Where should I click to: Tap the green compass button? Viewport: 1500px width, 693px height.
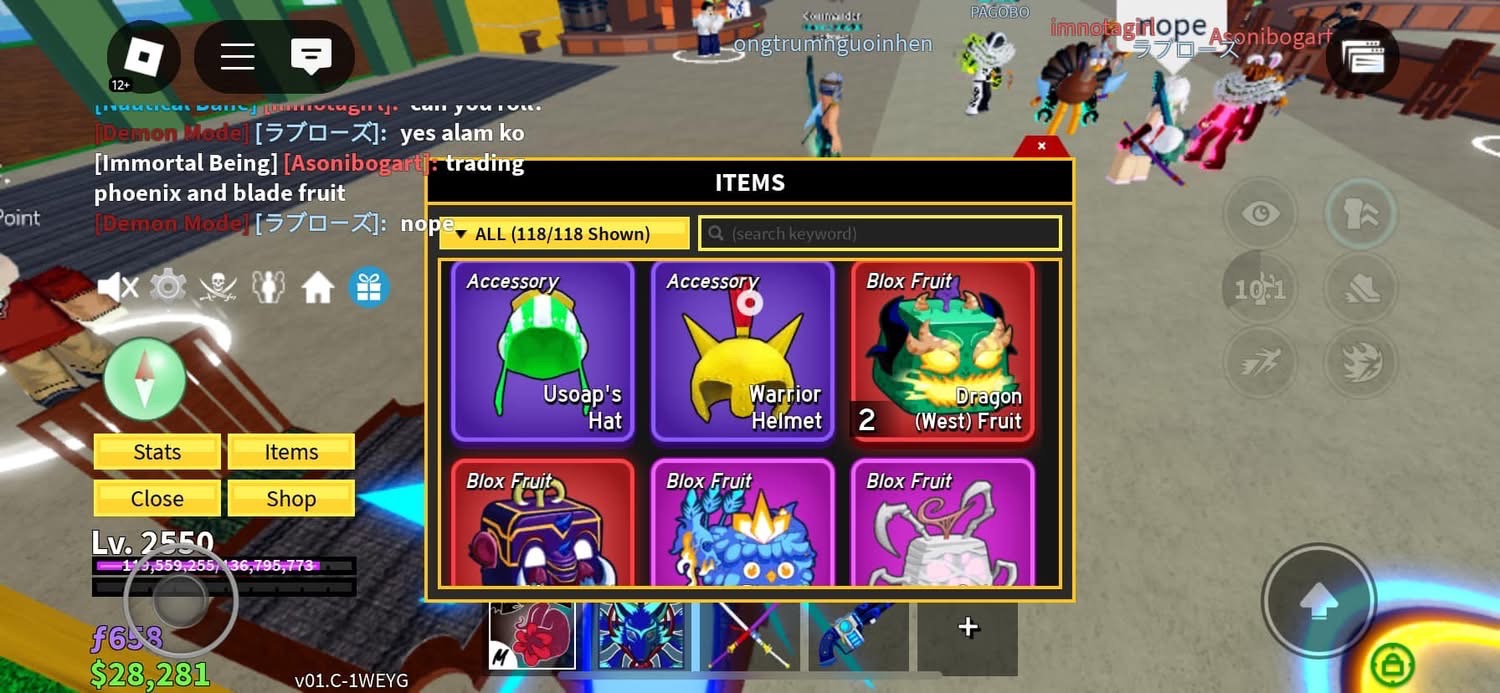pyautogui.click(x=145, y=379)
